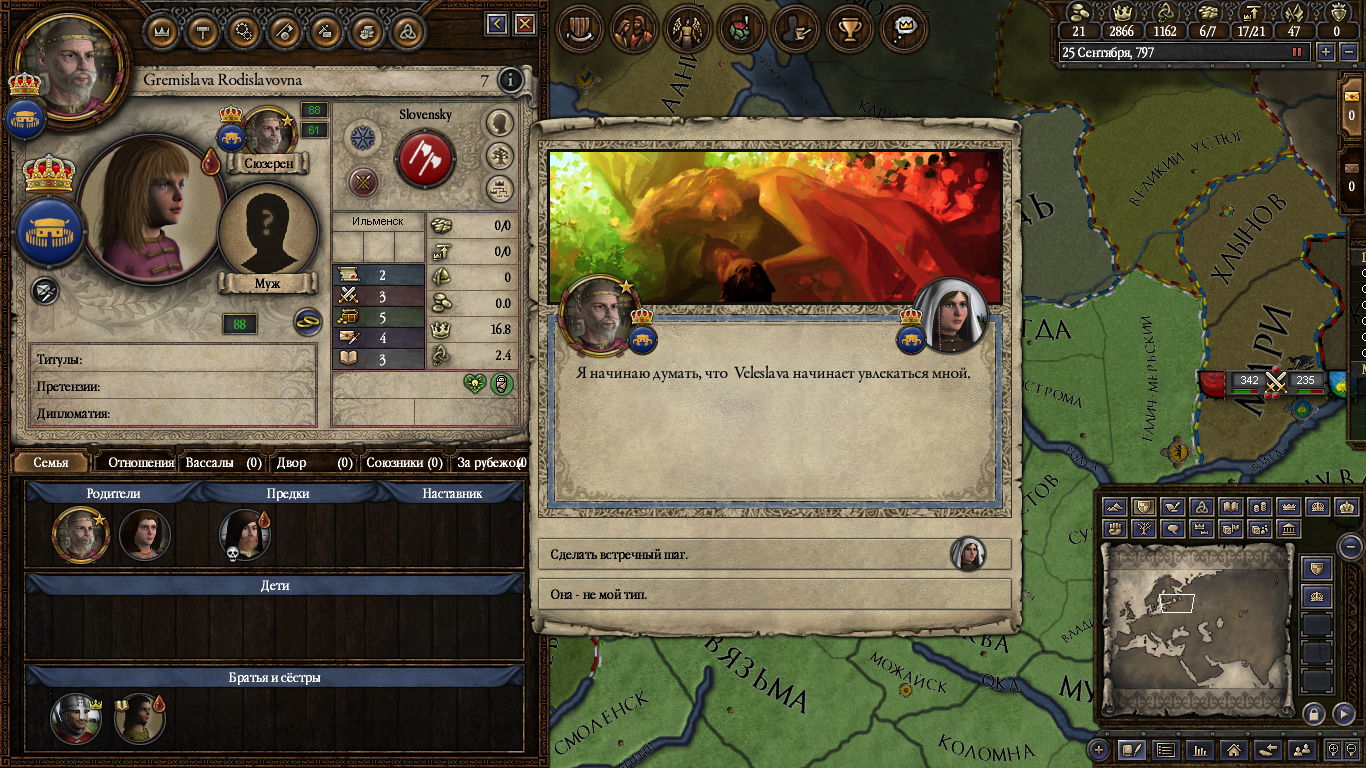Switch to the Отношения tab
1366x768 pixels.
(140, 463)
